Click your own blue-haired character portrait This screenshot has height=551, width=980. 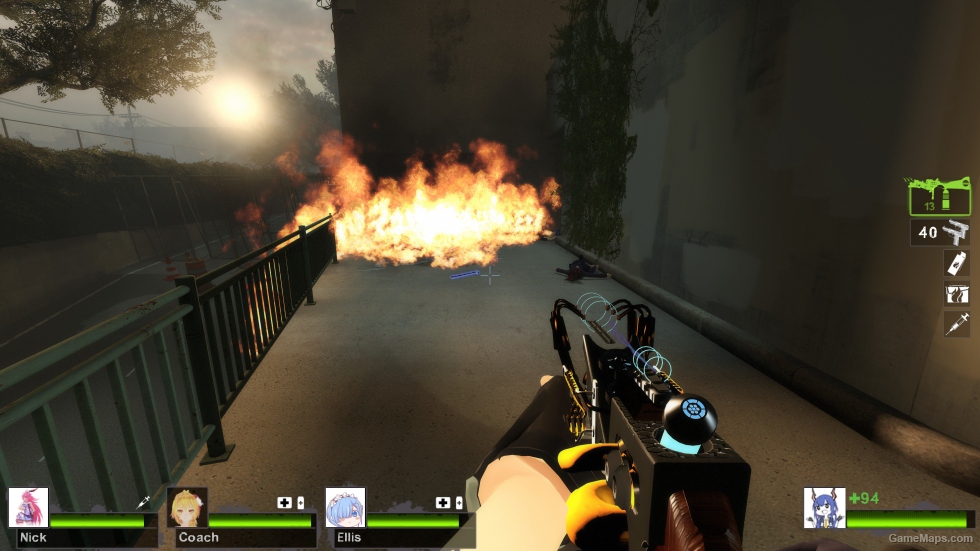click(823, 508)
